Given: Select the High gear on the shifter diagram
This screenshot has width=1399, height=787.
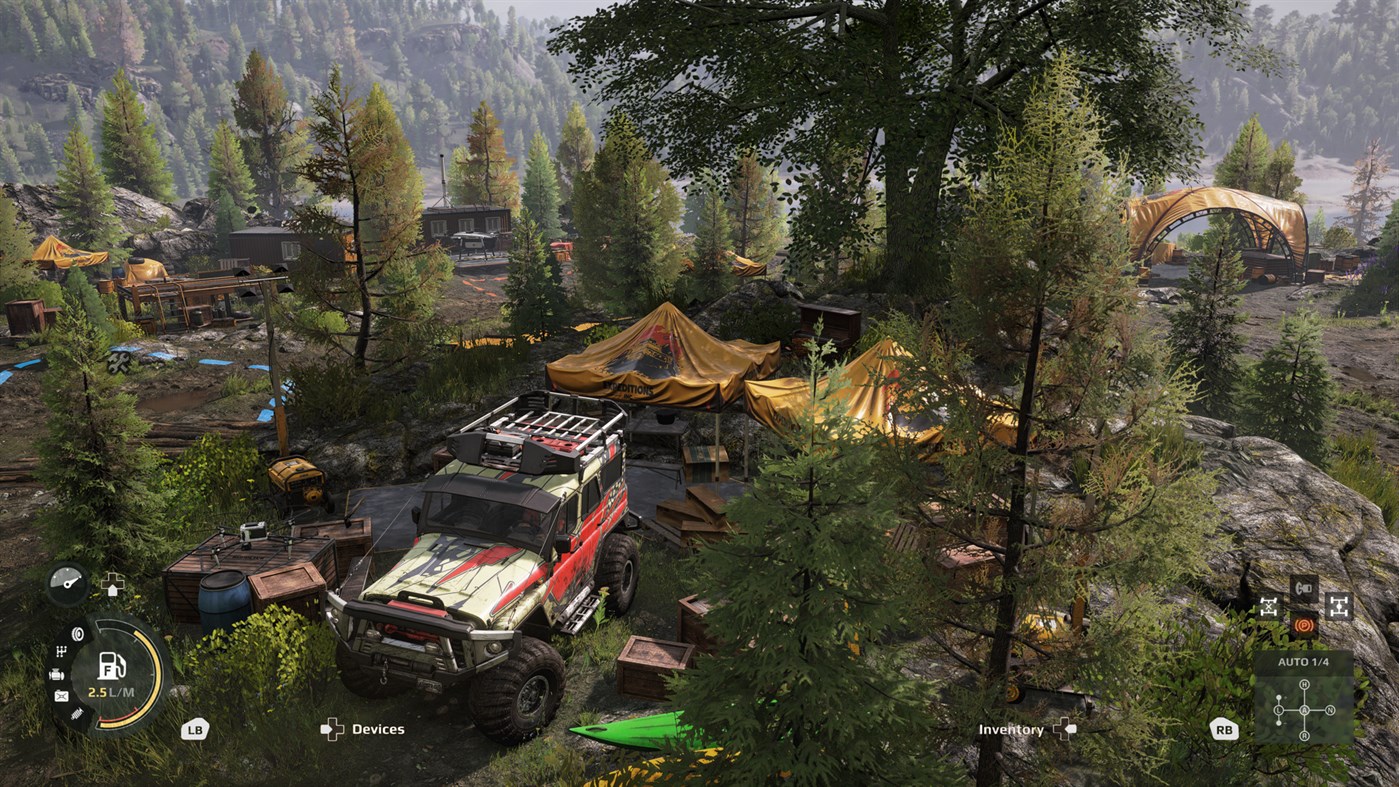Looking at the screenshot, I should pos(1304,684).
